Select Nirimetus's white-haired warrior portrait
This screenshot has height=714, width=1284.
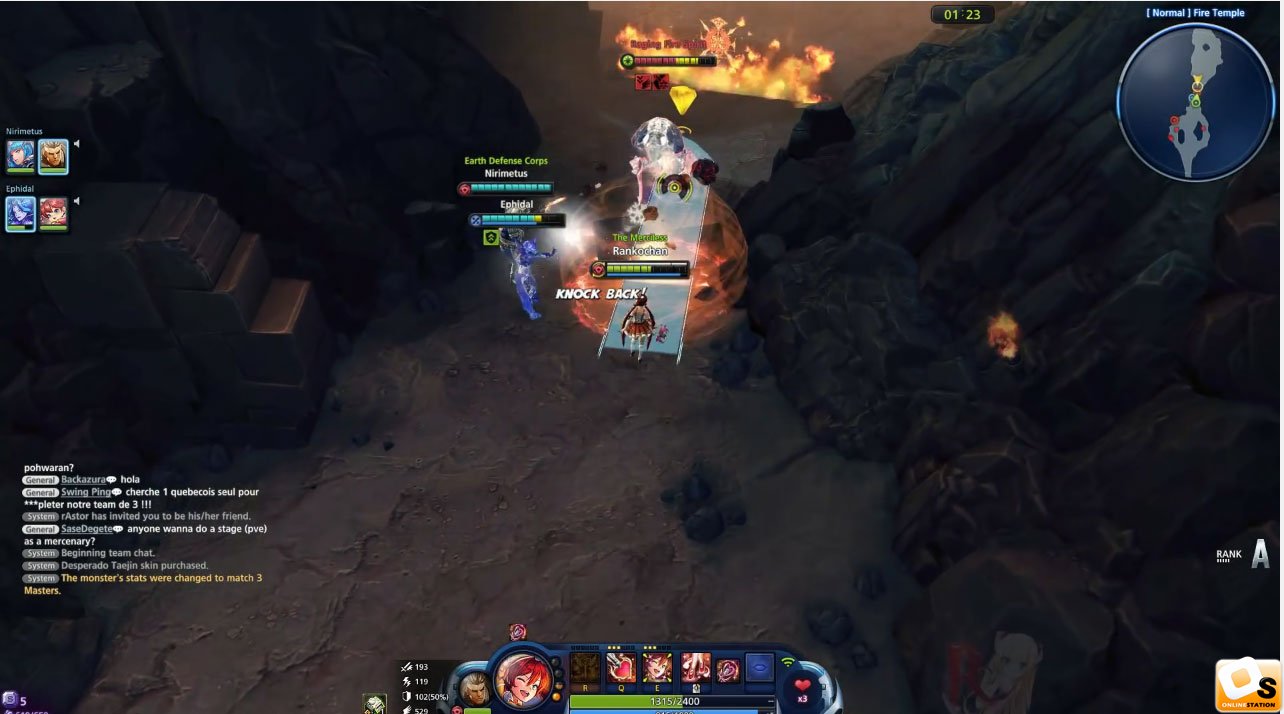[53, 156]
